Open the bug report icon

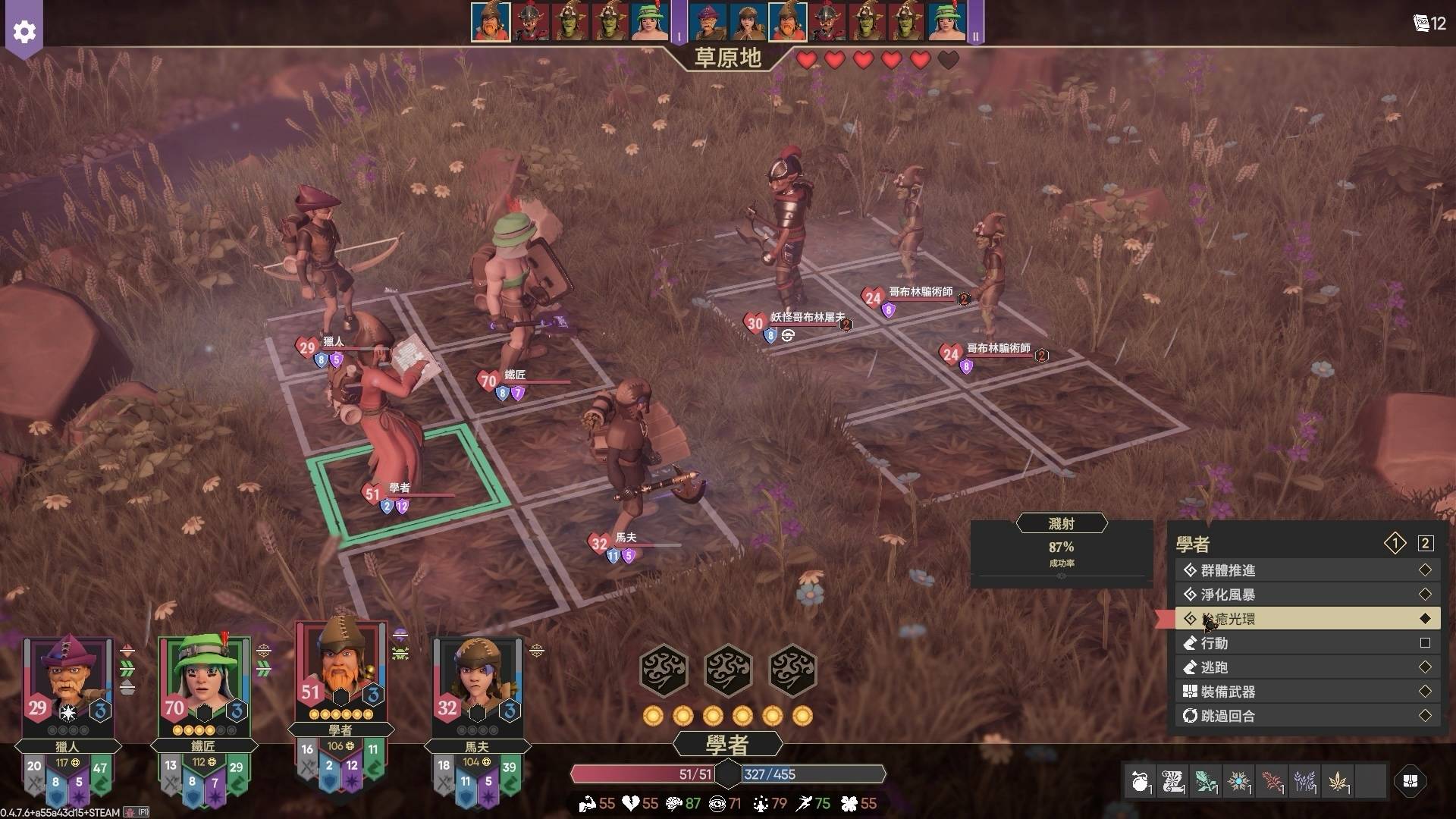pos(130,812)
